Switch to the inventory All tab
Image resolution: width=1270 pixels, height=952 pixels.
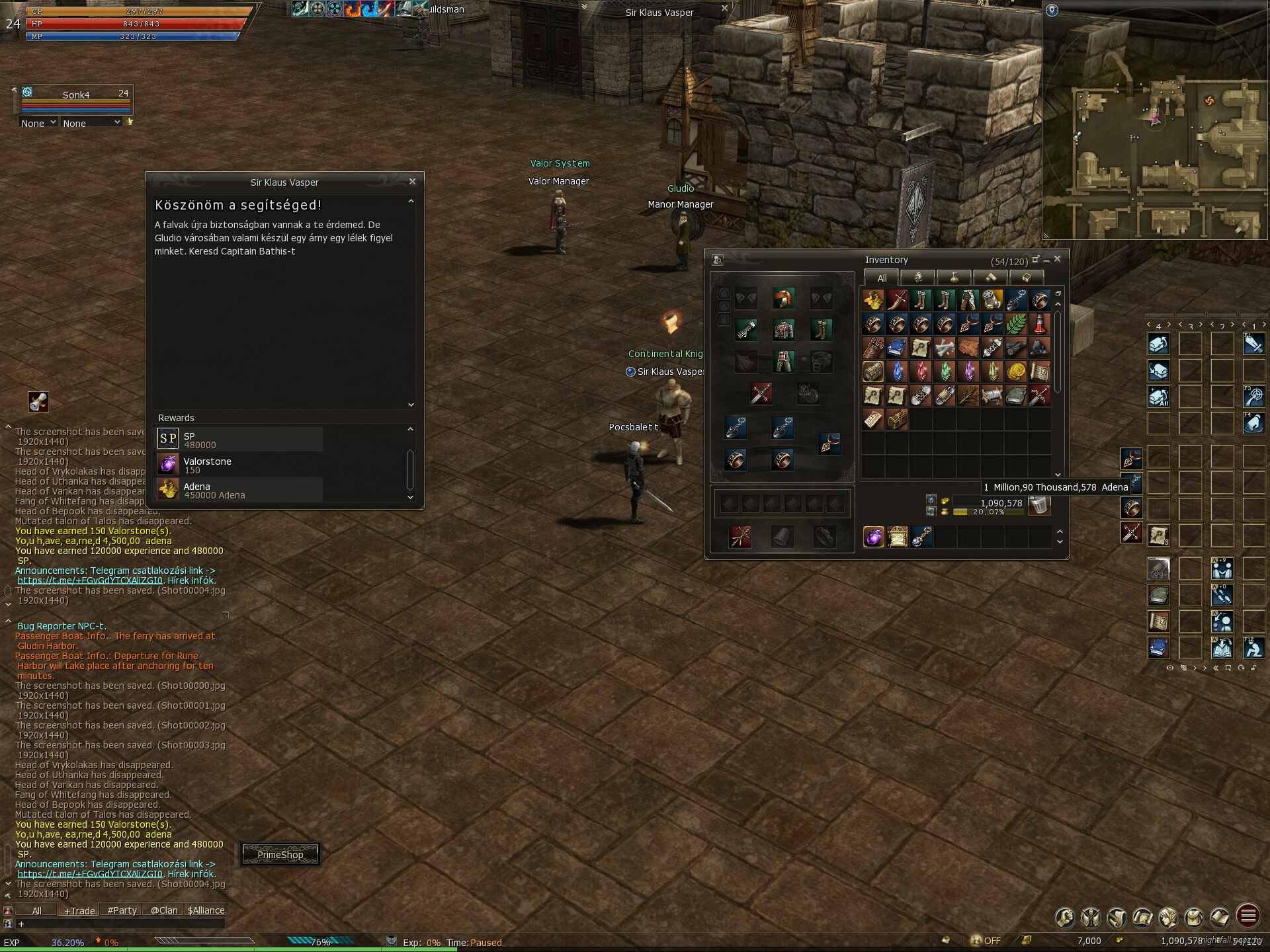[x=882, y=278]
